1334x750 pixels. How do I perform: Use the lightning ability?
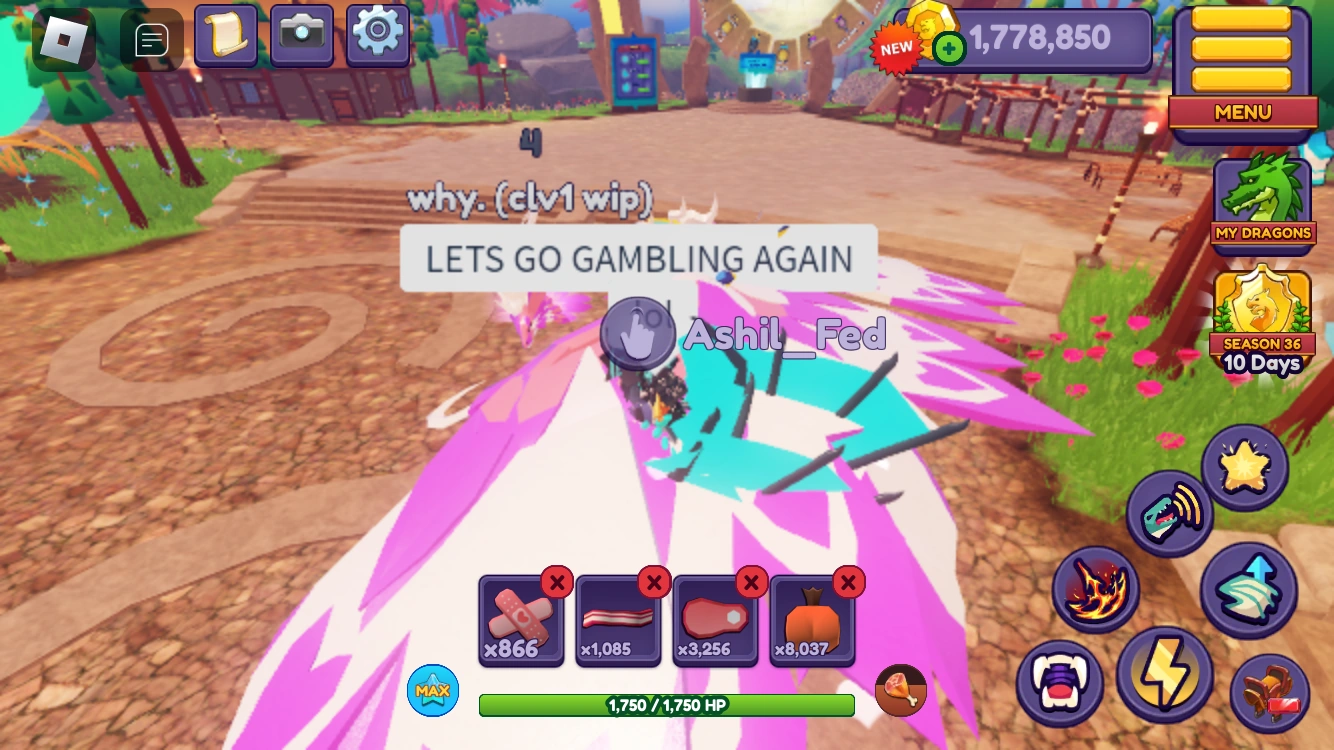pos(1166,676)
